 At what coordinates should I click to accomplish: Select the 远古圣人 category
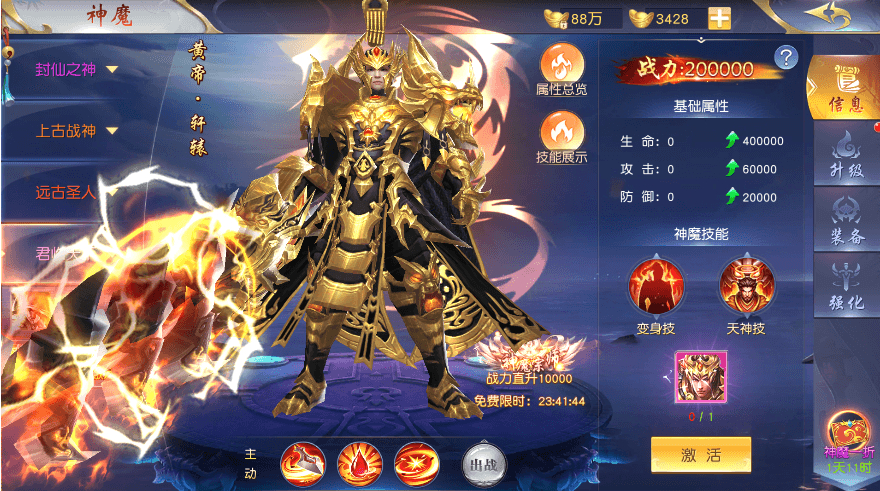tap(66, 191)
